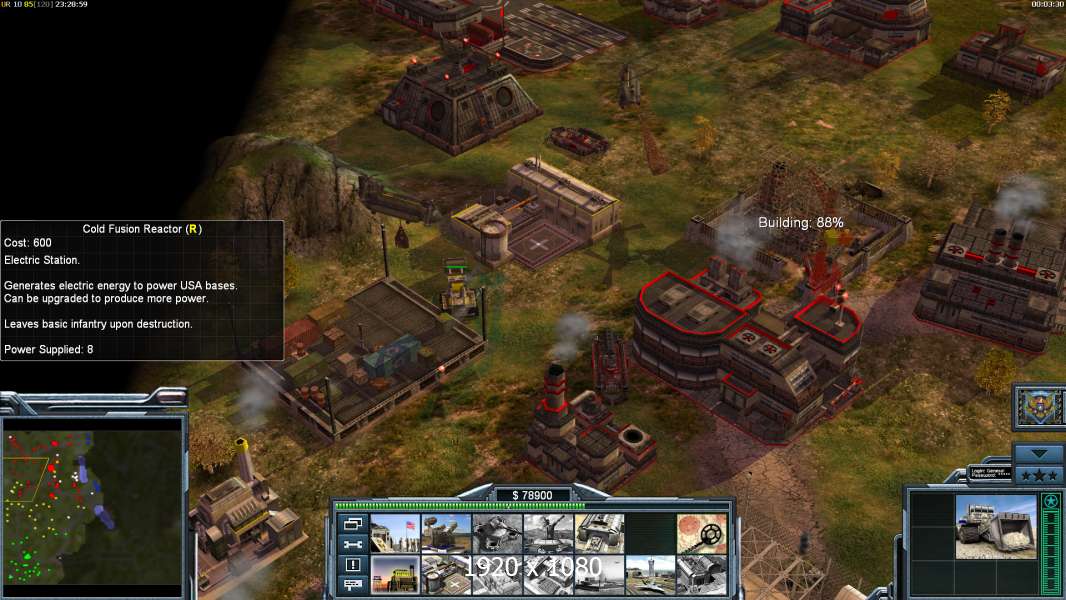
Task: Click the overlapping windows sidebar button
Action: pos(352,524)
